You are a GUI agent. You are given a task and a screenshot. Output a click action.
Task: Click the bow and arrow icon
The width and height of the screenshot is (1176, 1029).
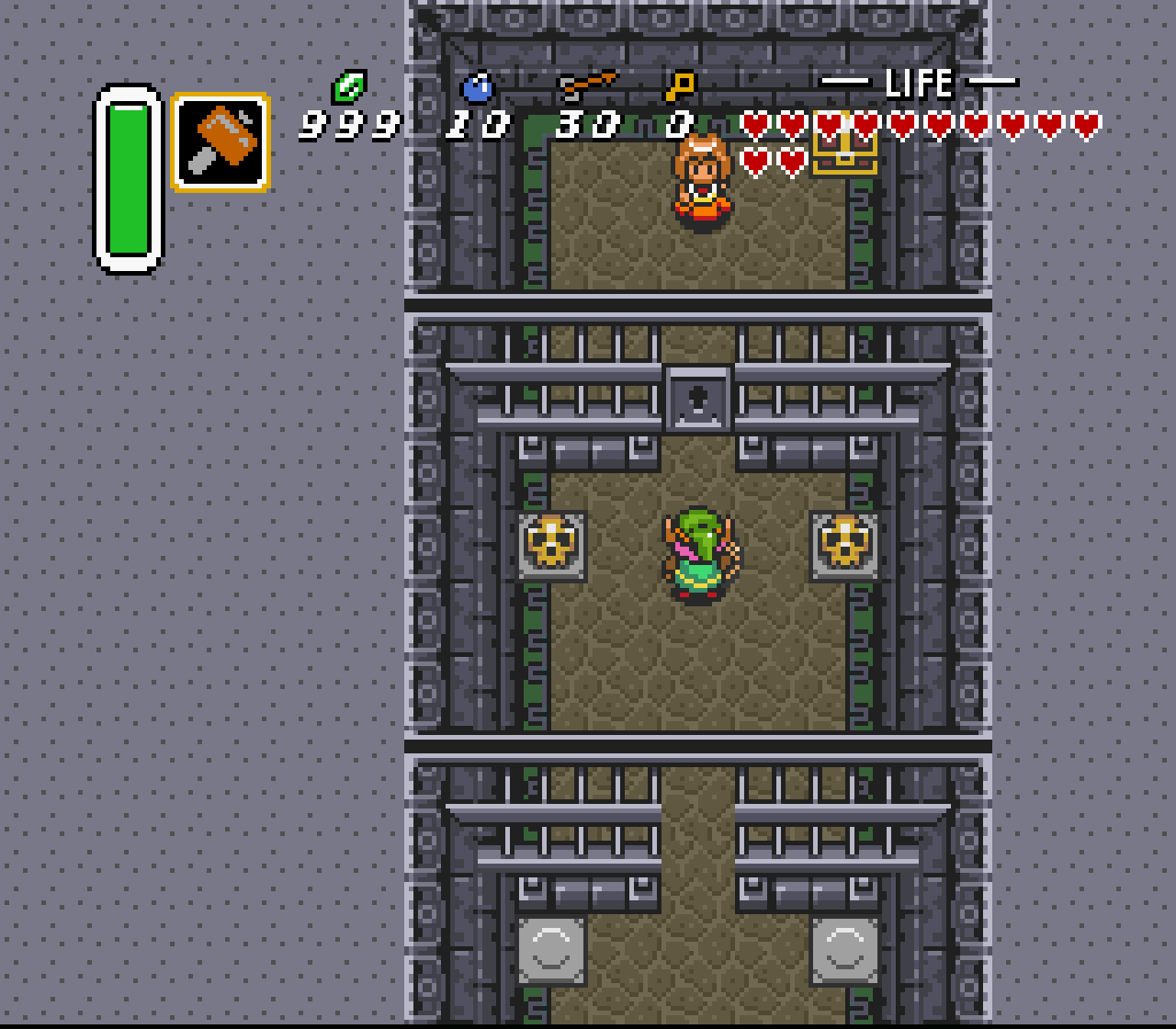pyautogui.click(x=586, y=85)
